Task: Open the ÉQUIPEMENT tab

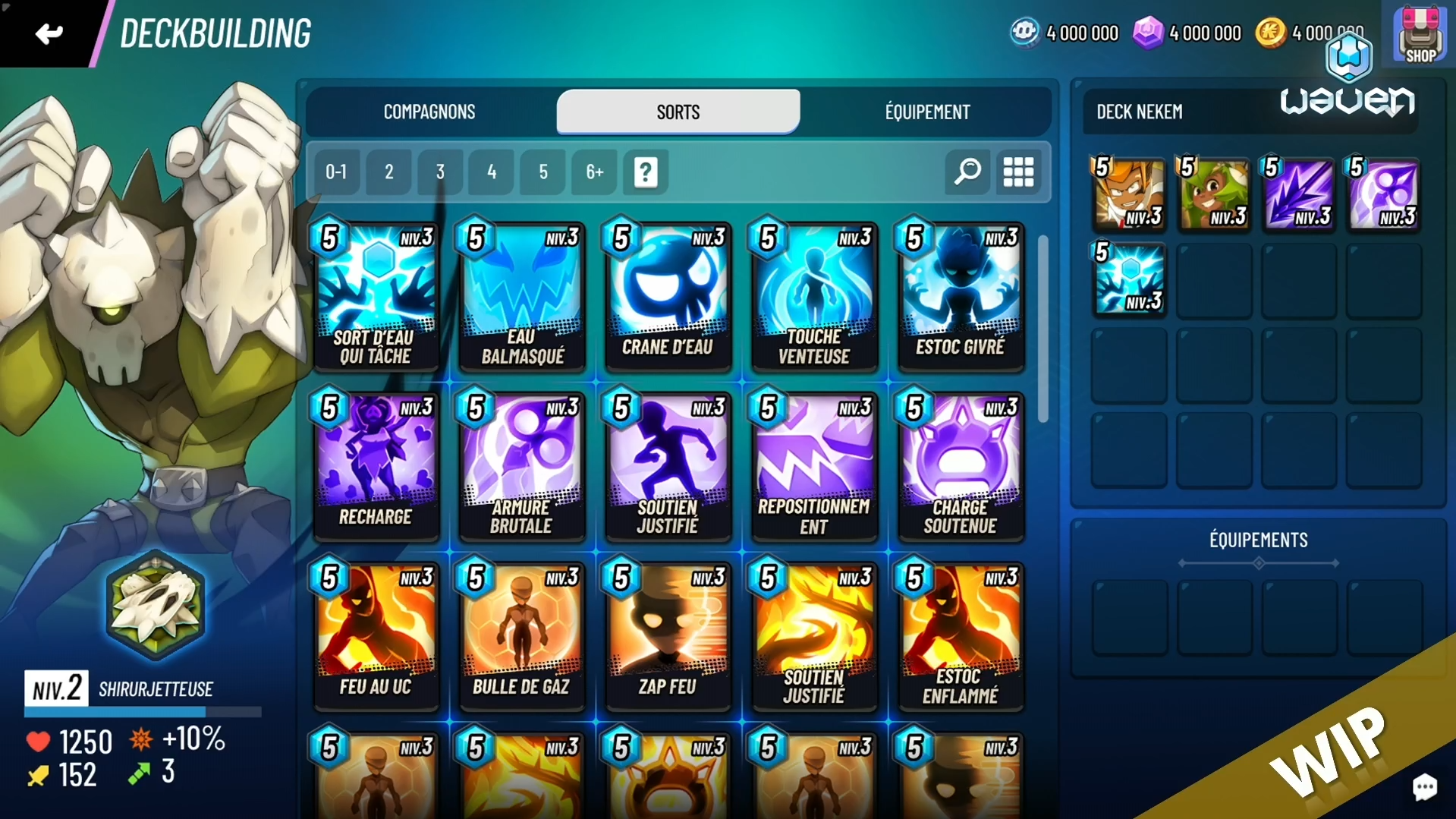Action: point(926,112)
